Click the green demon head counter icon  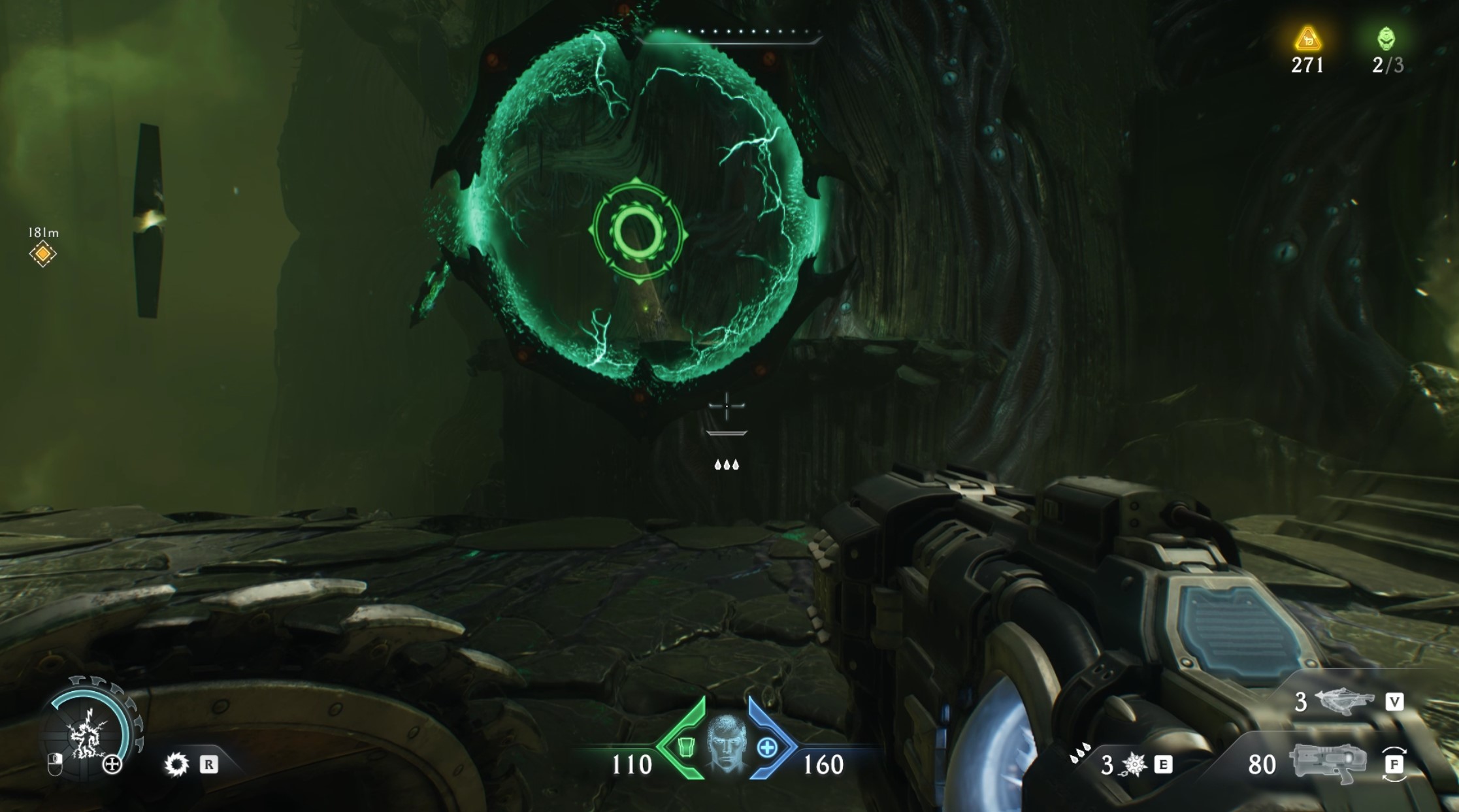(x=1386, y=39)
